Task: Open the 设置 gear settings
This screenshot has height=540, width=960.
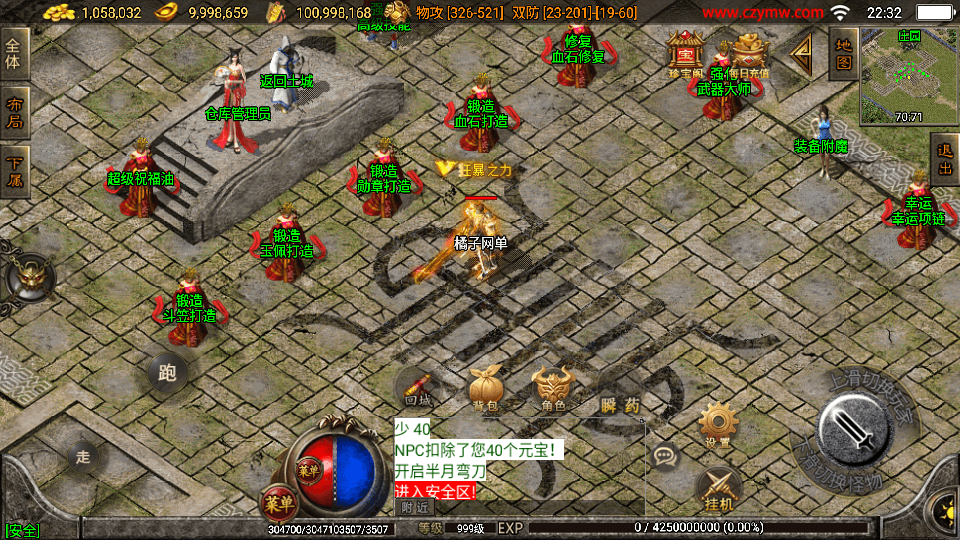Action: pos(717,424)
